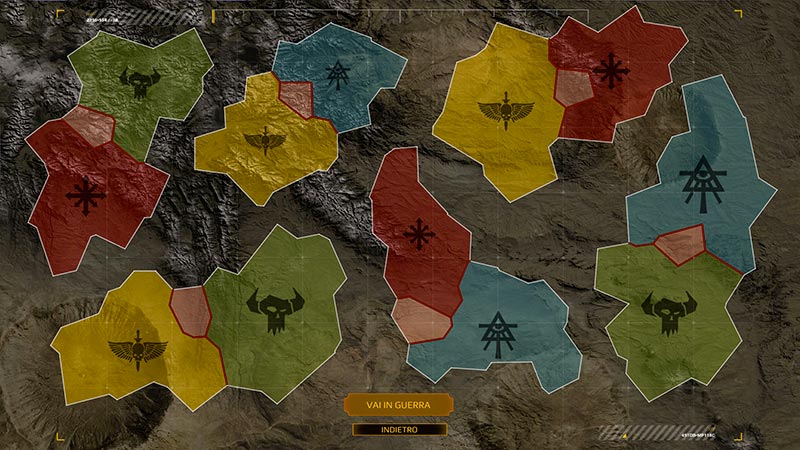
Task: Choose blue territory bordering the yellow winged-skull region
Action: 338,70
